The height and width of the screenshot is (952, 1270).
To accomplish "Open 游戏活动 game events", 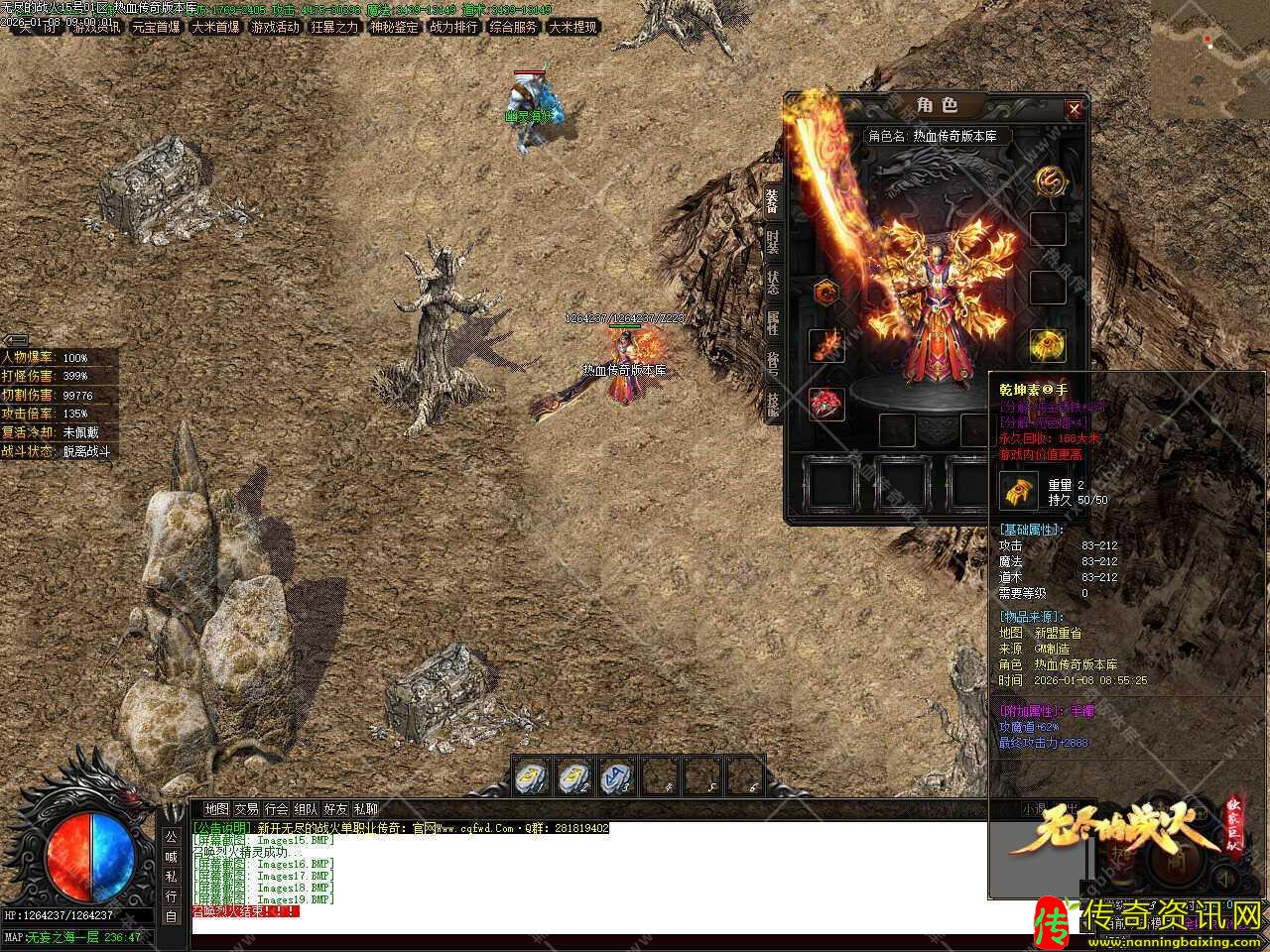I will tap(275, 27).
